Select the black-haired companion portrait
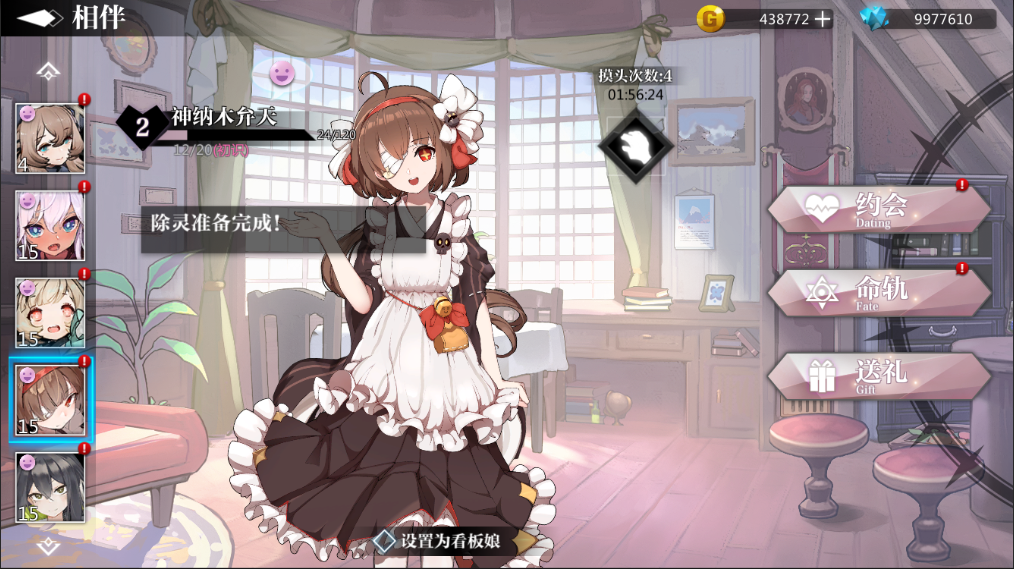 (x=50, y=487)
